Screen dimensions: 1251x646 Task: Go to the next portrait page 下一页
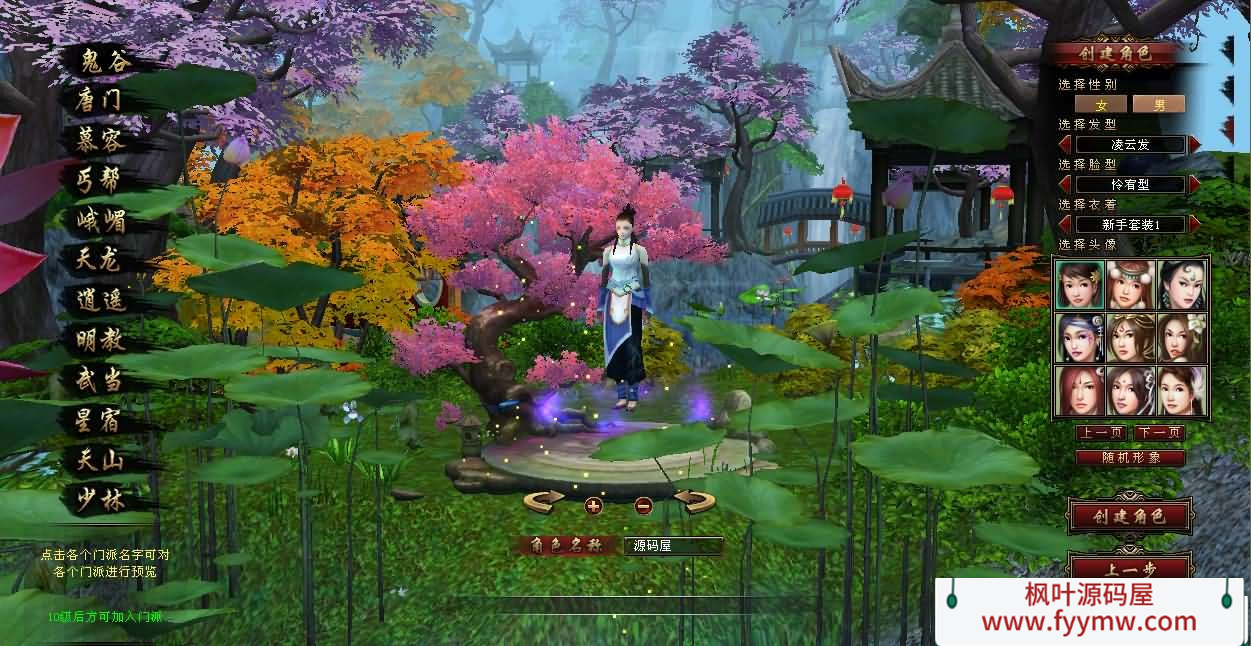[1159, 433]
